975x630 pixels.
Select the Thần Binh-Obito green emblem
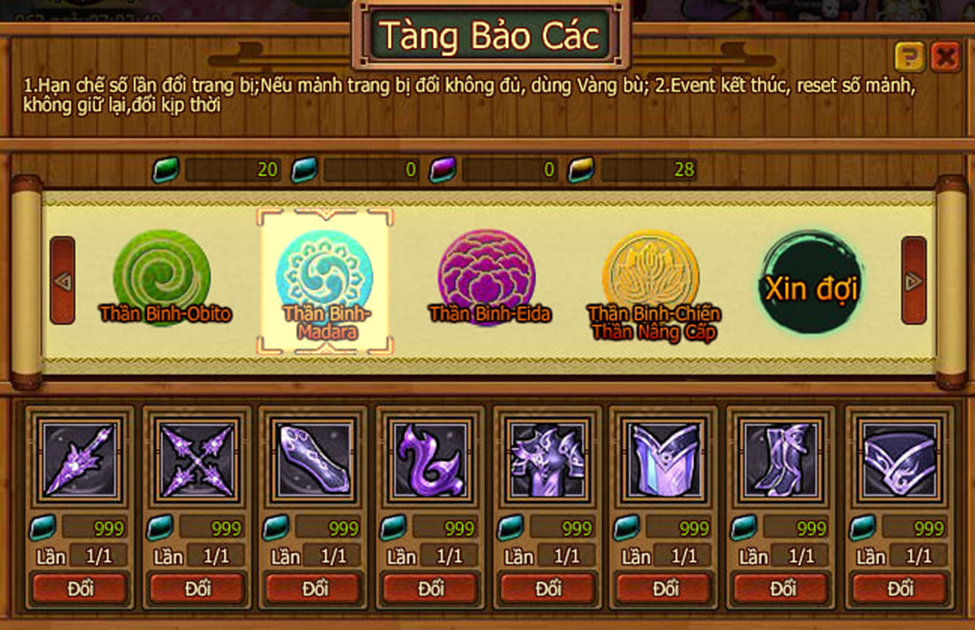[162, 278]
